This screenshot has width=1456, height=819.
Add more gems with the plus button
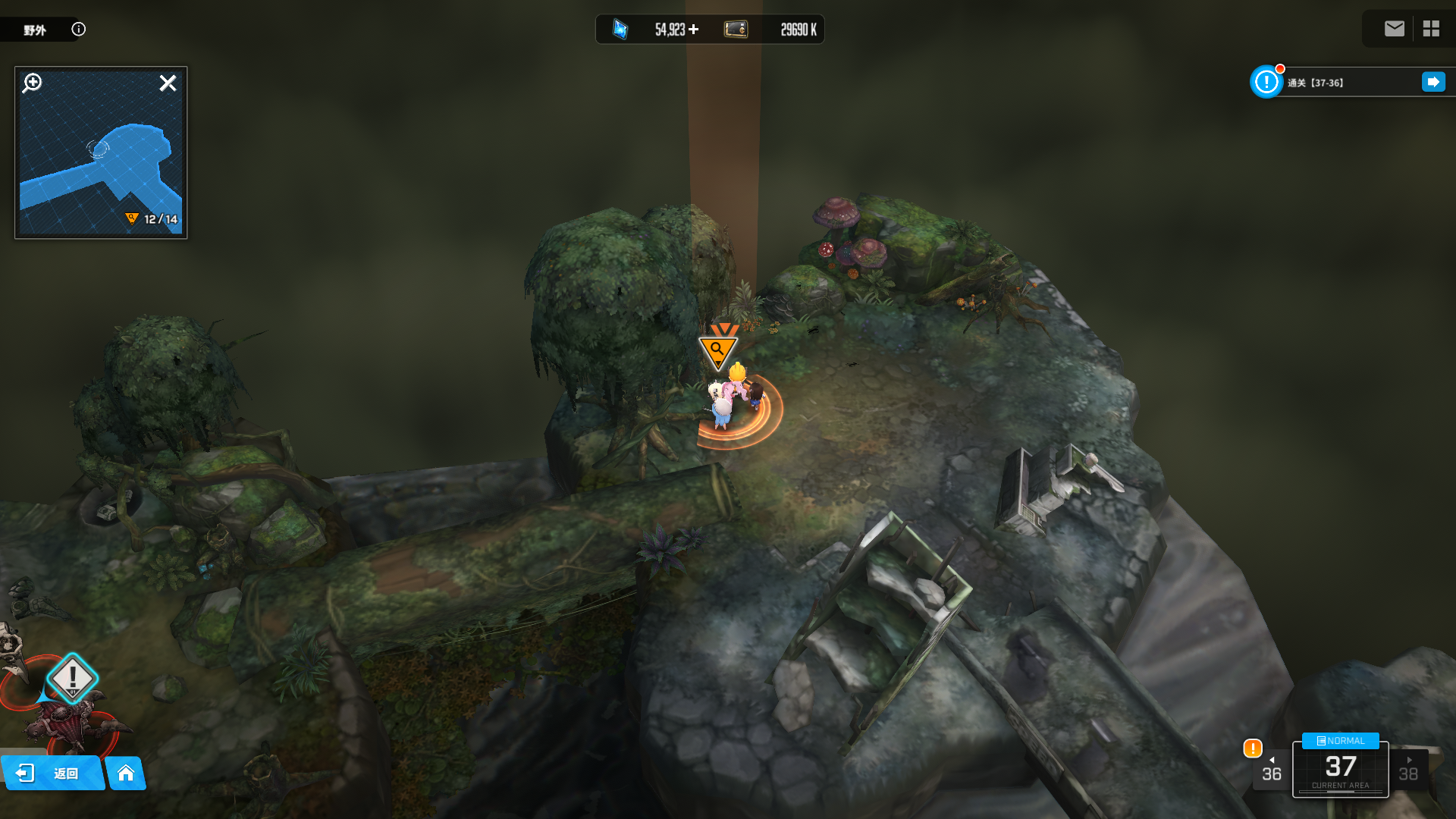point(693,30)
